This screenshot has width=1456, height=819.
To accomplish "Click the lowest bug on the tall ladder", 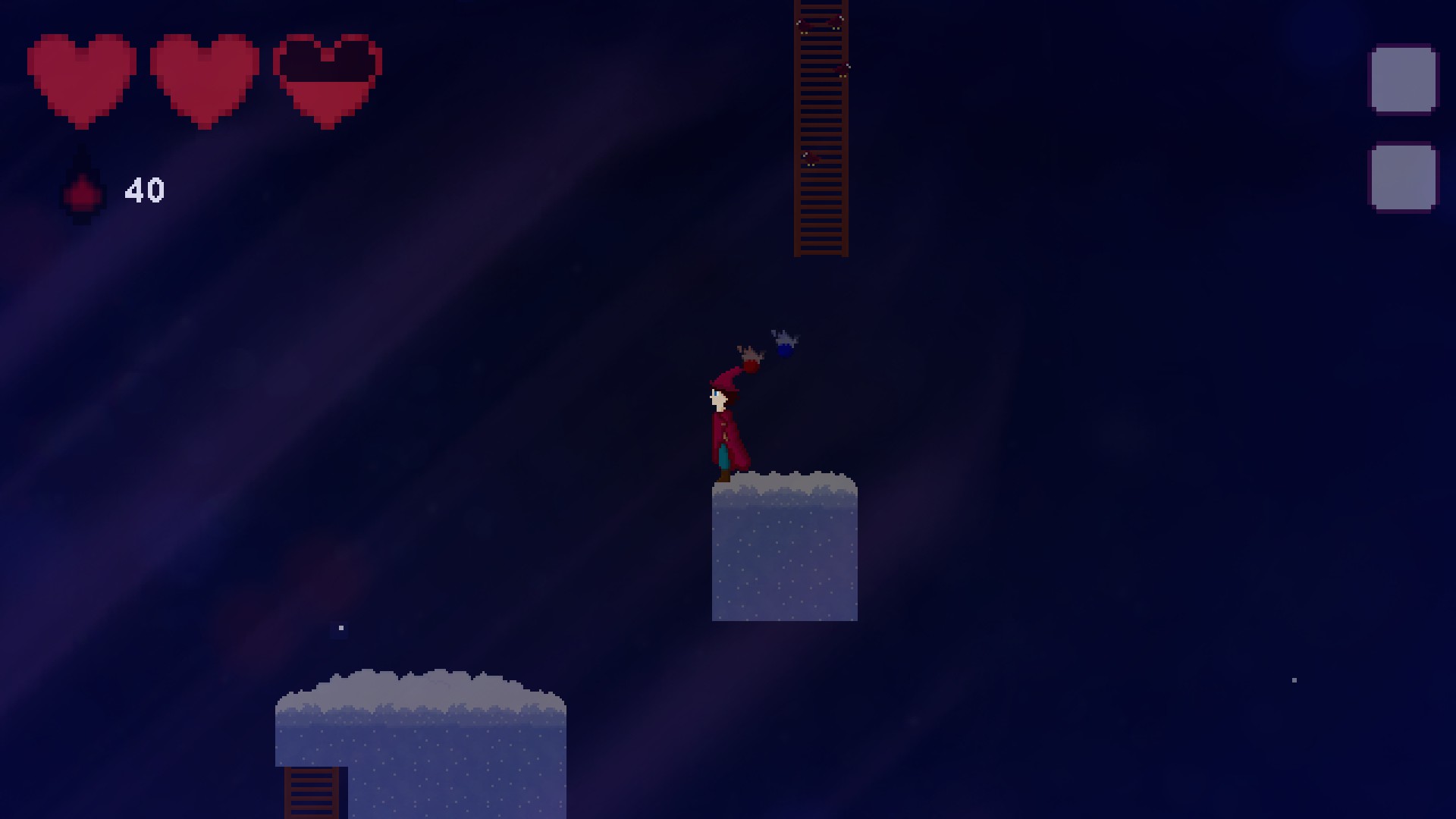I will [810, 158].
